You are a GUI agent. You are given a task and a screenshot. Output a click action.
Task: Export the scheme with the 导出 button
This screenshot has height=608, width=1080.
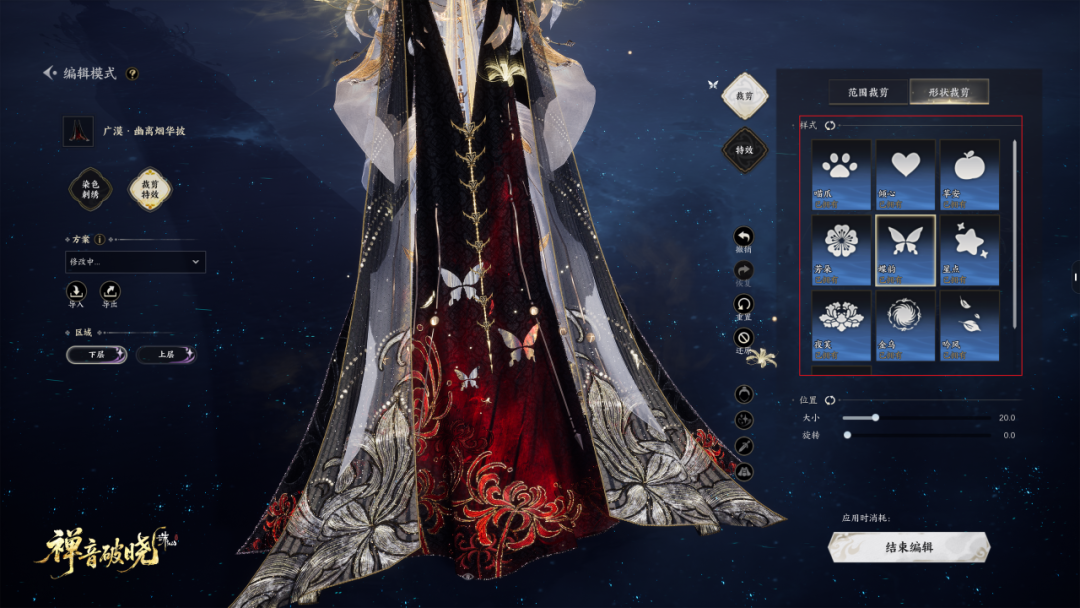point(109,292)
